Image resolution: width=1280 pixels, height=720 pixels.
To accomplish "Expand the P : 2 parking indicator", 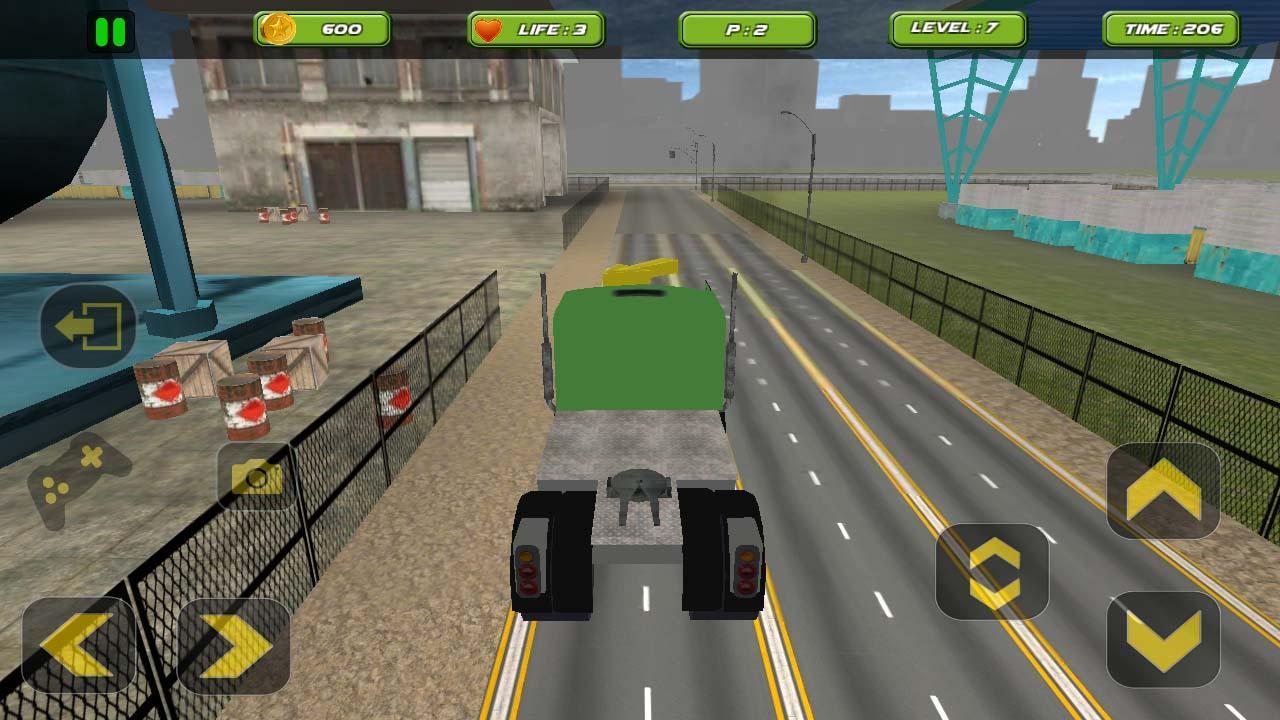I will (749, 29).
